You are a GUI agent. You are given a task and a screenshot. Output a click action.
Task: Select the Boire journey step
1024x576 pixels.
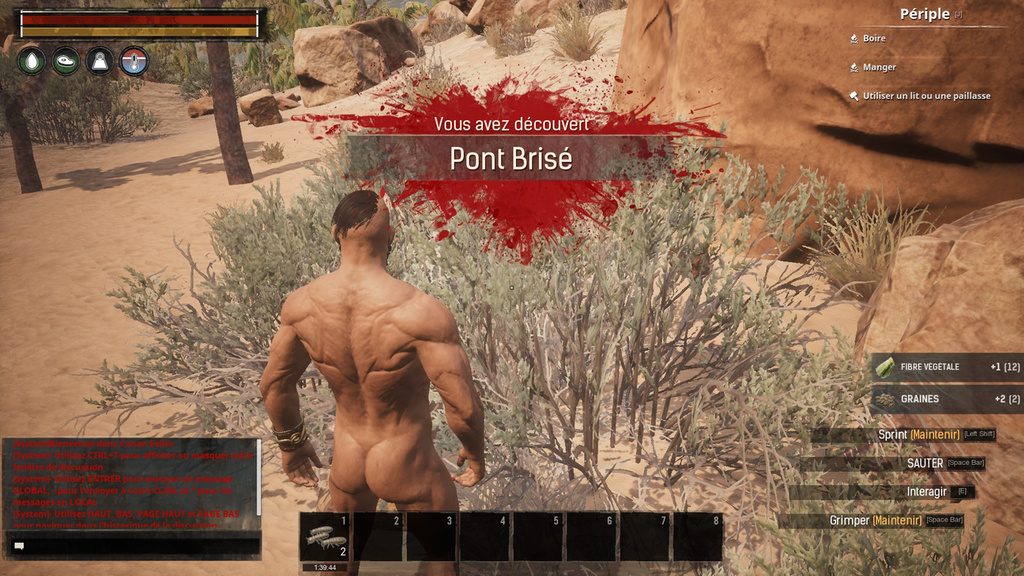874,39
